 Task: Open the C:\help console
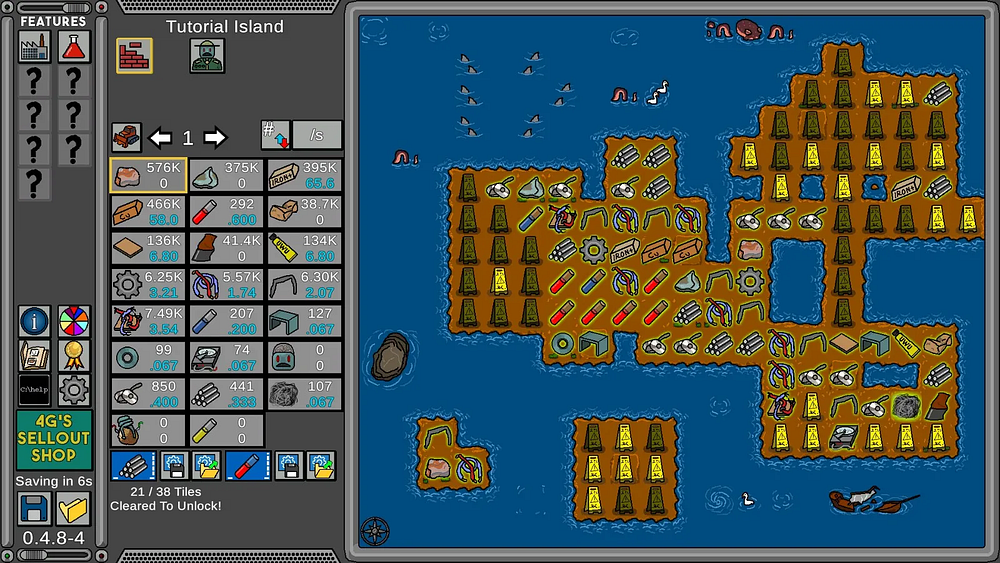pos(34,389)
